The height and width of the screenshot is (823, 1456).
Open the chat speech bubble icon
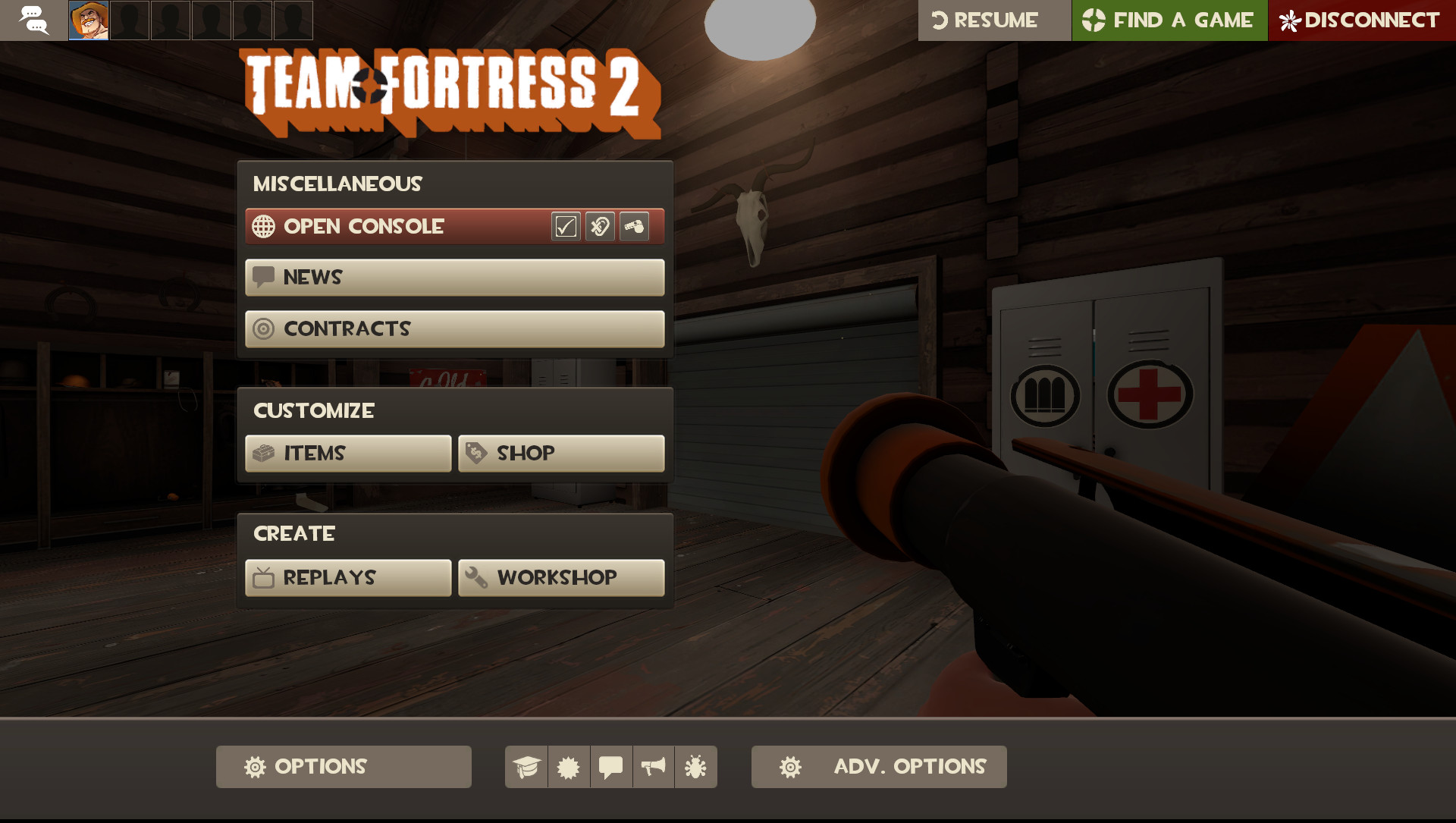[x=611, y=767]
